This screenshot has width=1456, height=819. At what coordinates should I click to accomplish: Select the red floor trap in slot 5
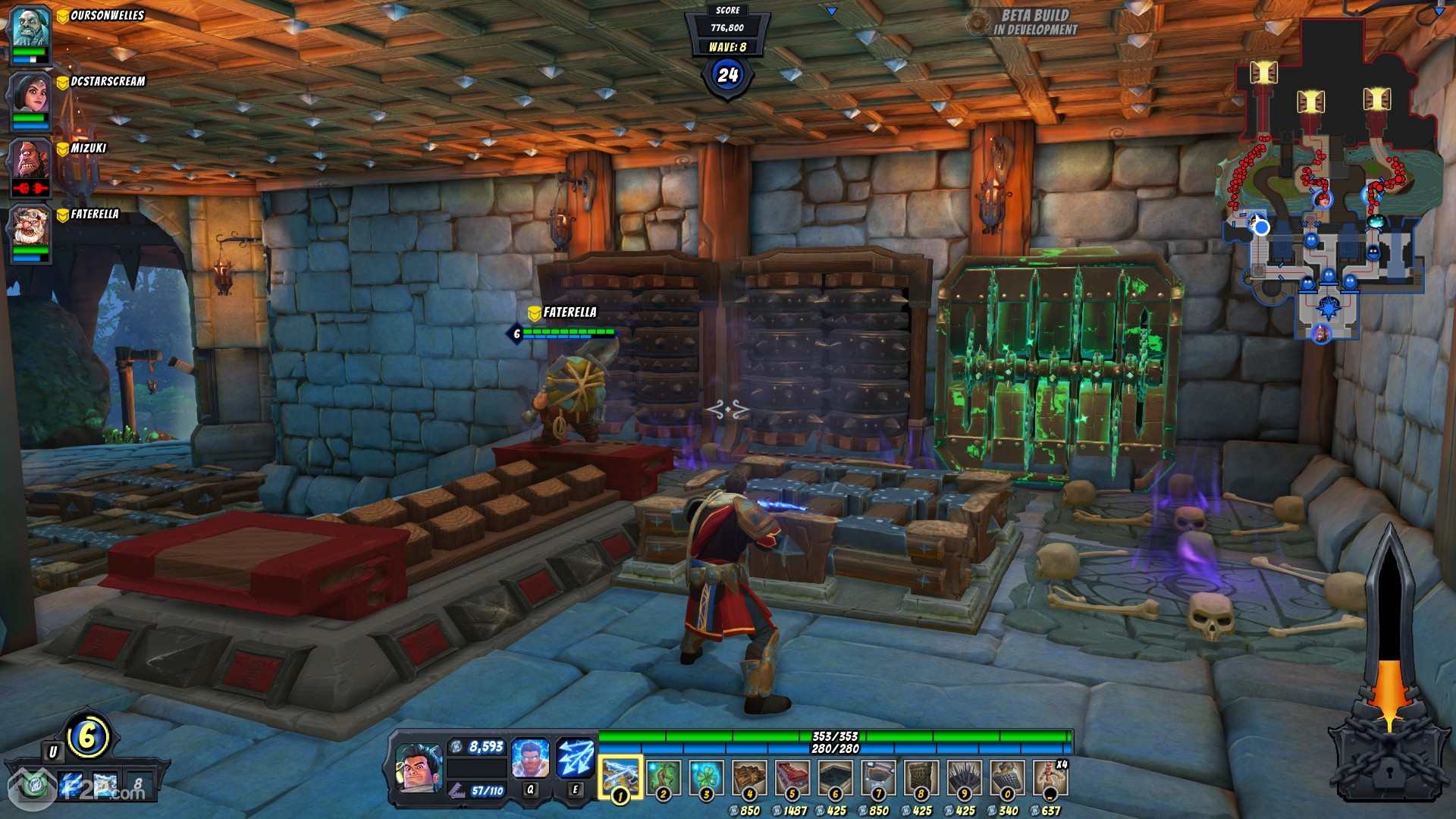[792, 777]
